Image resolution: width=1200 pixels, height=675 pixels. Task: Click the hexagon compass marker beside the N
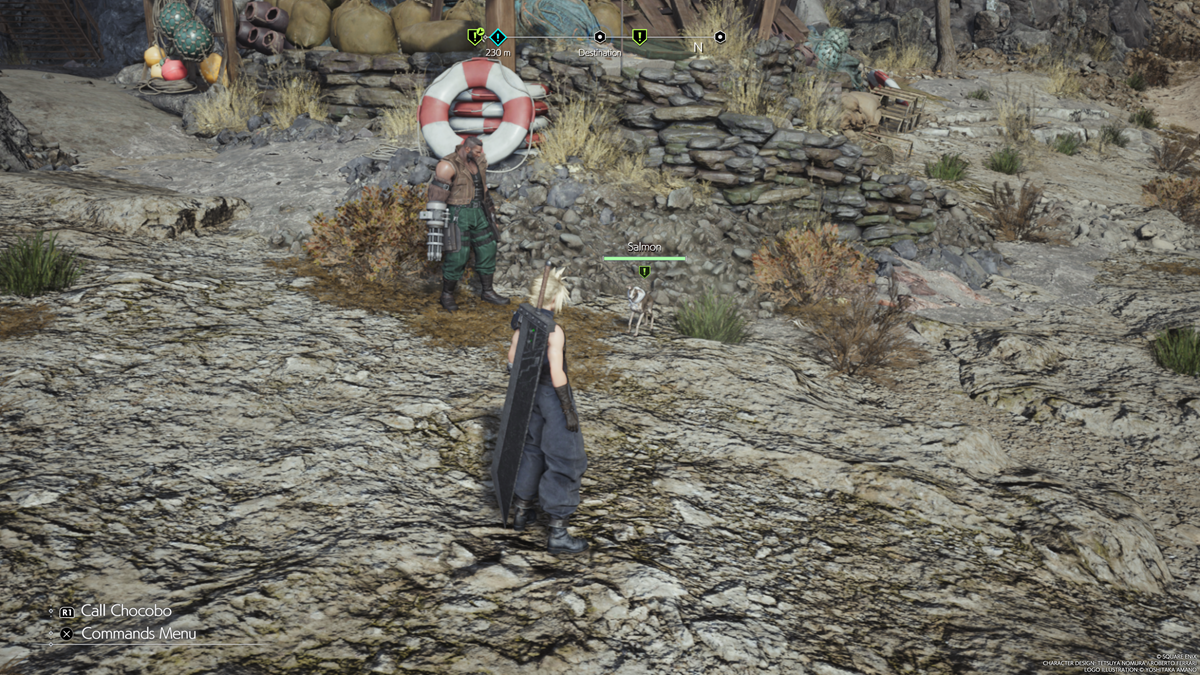click(720, 37)
